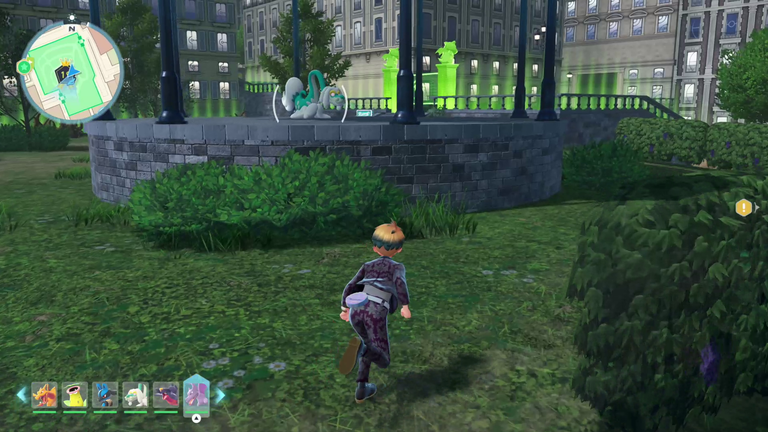
Task: Cycle party right with the right arrow
Action: coord(221,395)
